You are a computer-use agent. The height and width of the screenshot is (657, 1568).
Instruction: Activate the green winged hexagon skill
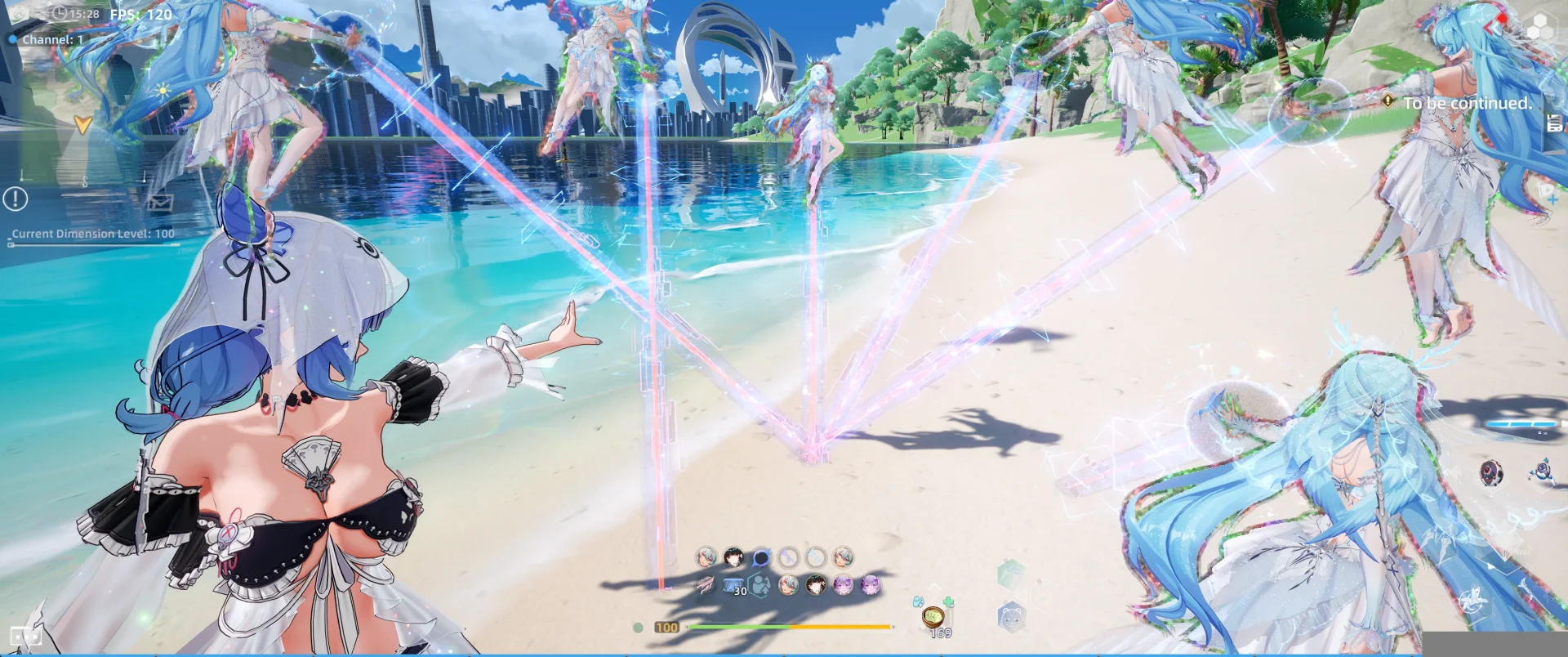(1010, 574)
